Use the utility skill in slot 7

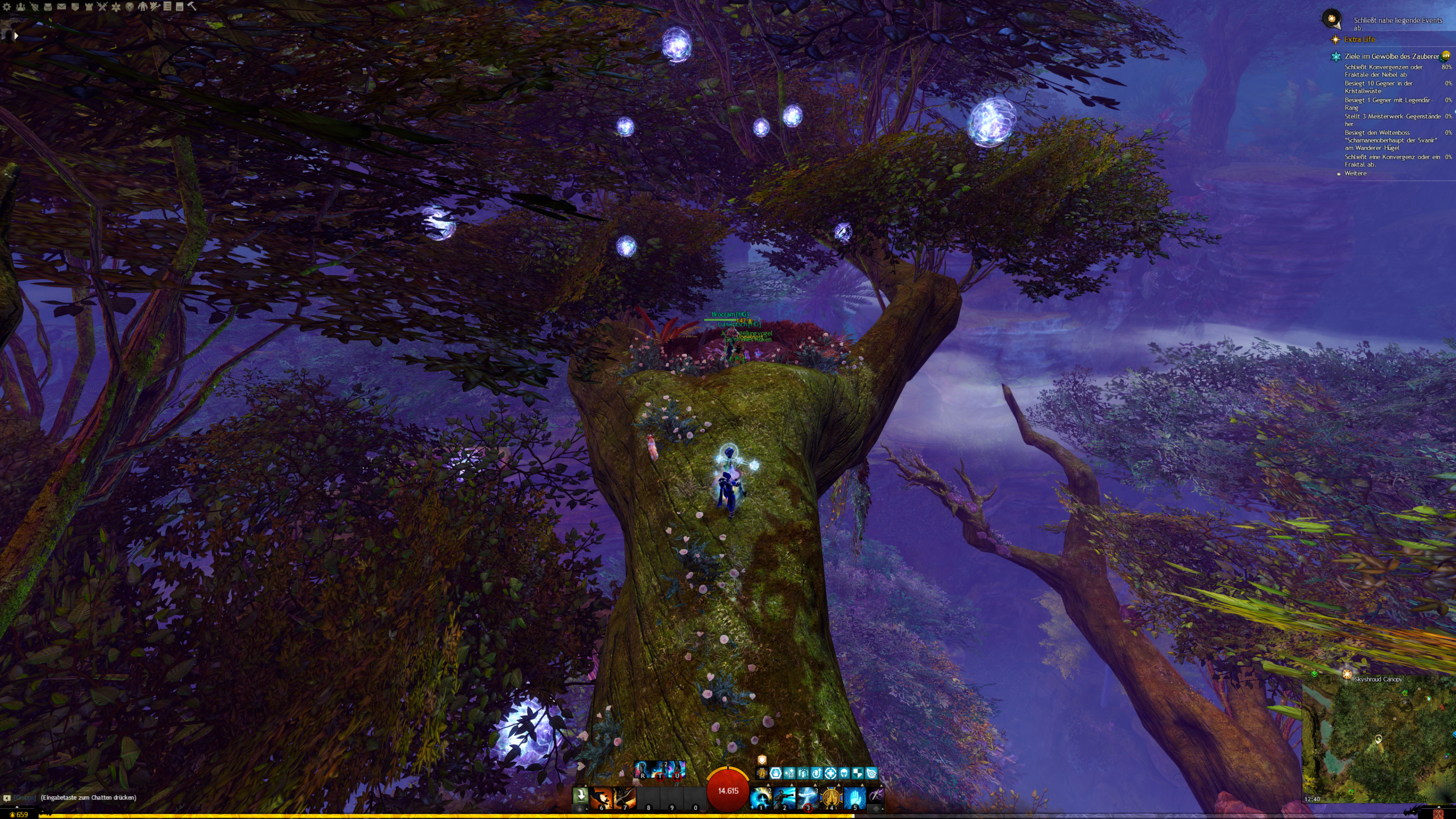point(624,798)
